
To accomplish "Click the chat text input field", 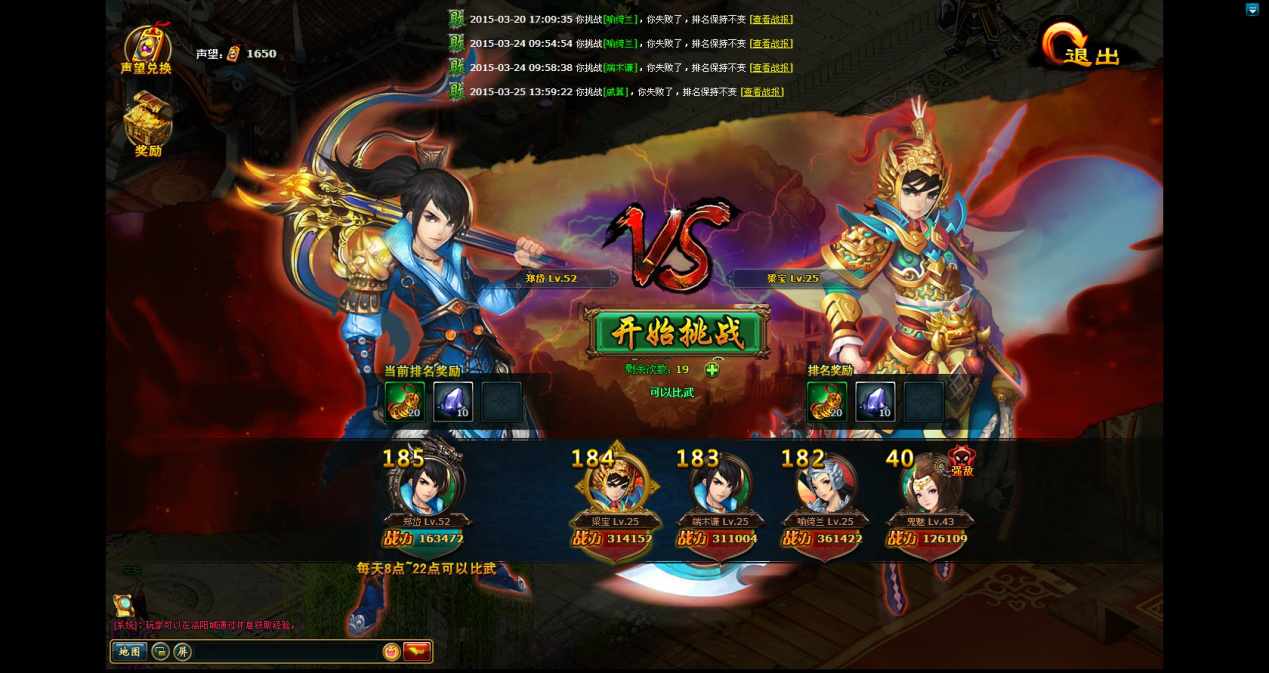I will pos(285,652).
